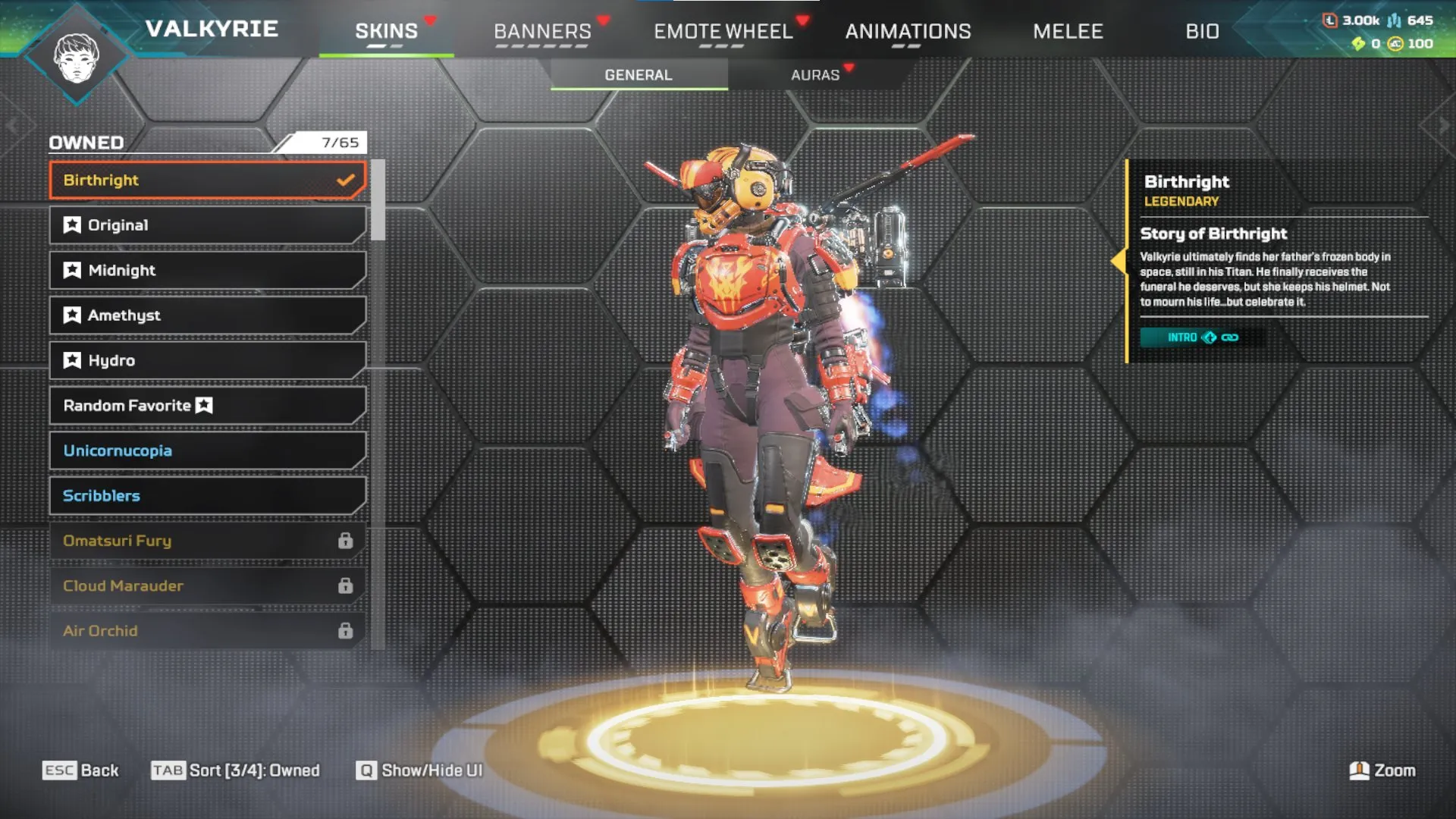This screenshot has width=1456, height=819.
Task: Click the crafting icon inside the INTRO button
Action: [1209, 337]
